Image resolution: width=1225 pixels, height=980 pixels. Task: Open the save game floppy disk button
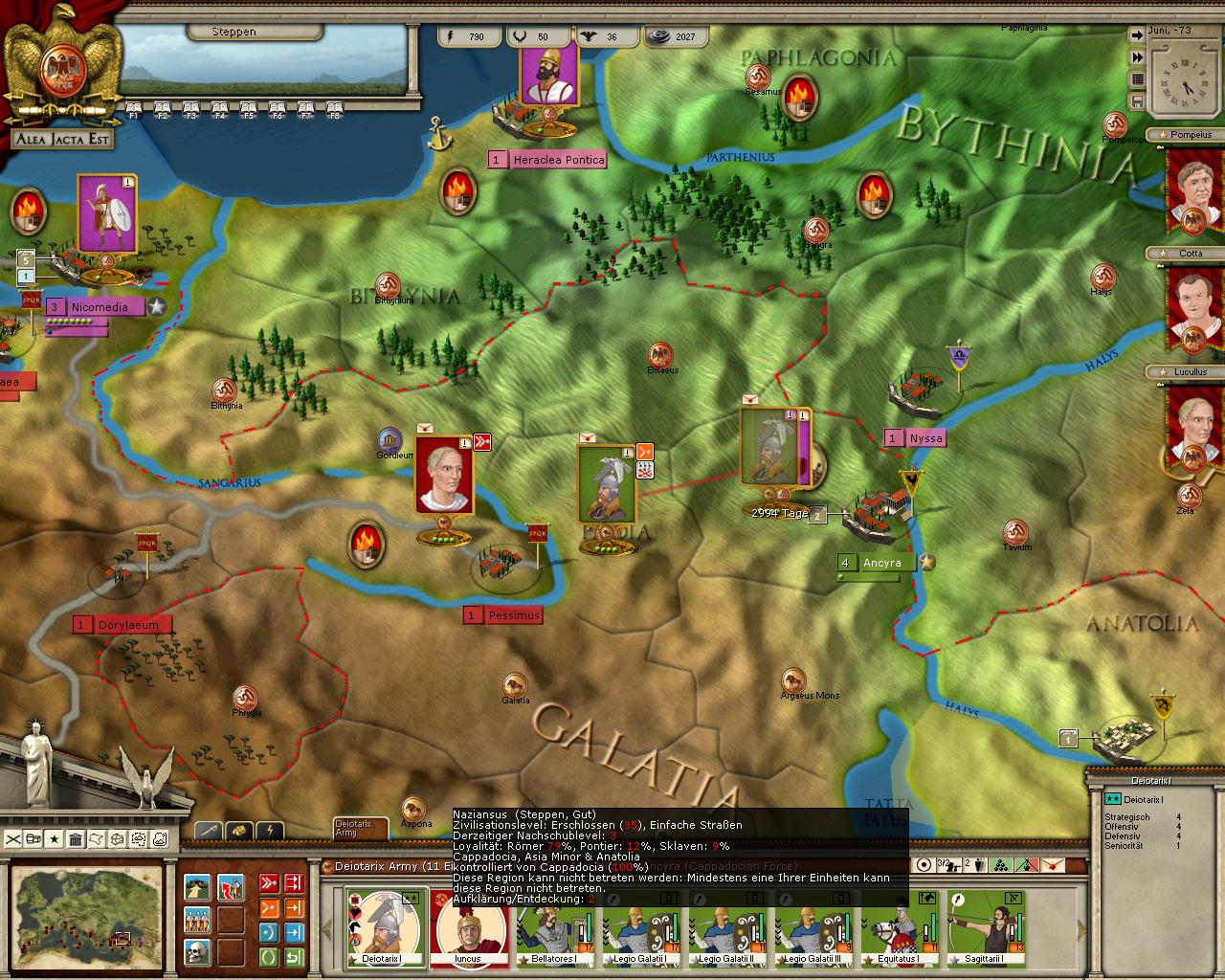1137,101
